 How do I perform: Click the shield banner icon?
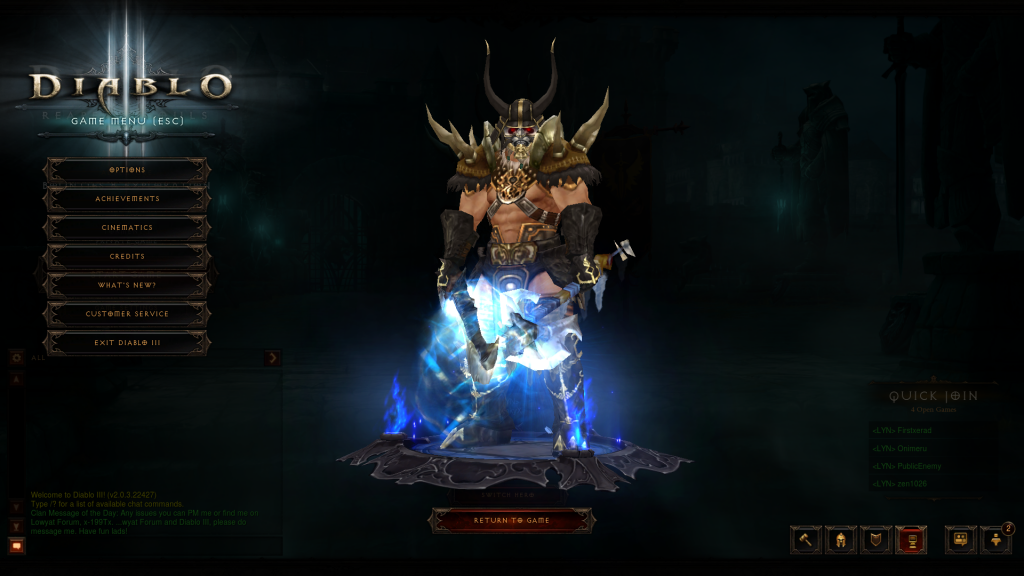(876, 540)
